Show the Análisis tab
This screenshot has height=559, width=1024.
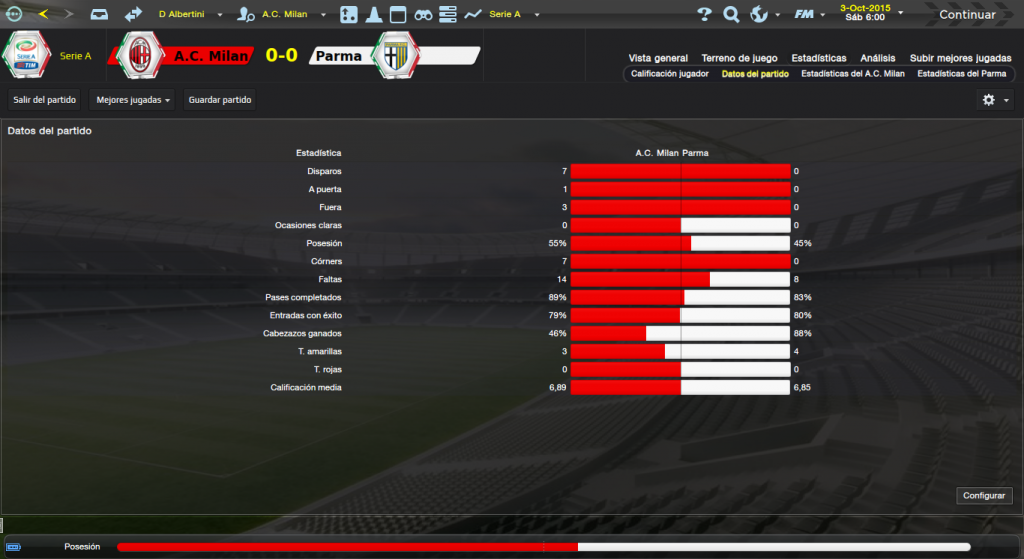tap(878, 58)
